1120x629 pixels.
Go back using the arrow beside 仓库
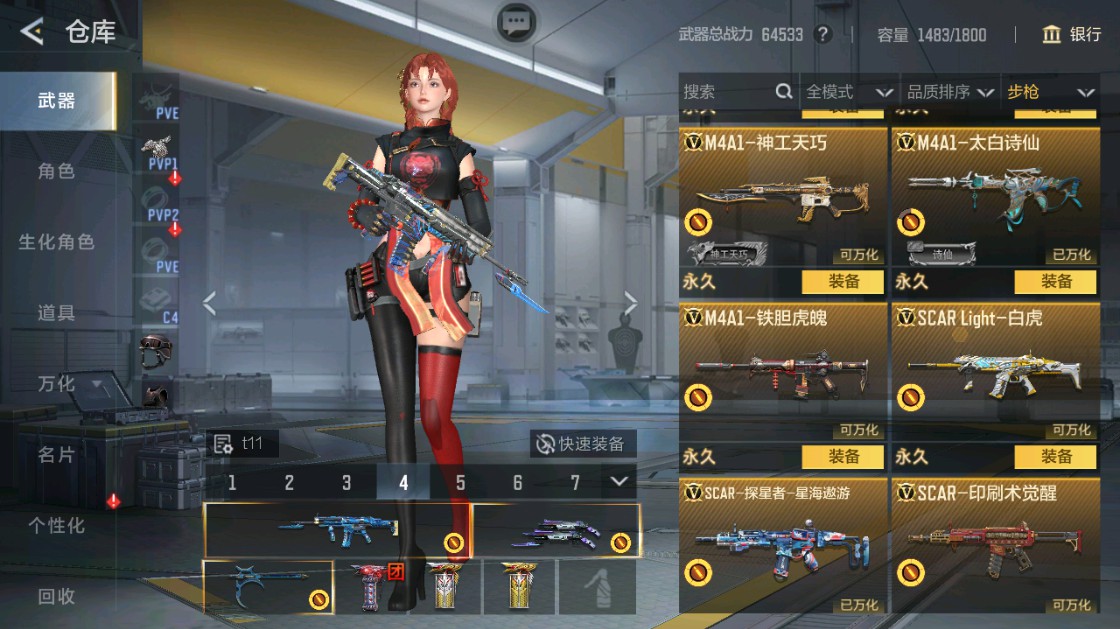(x=32, y=32)
